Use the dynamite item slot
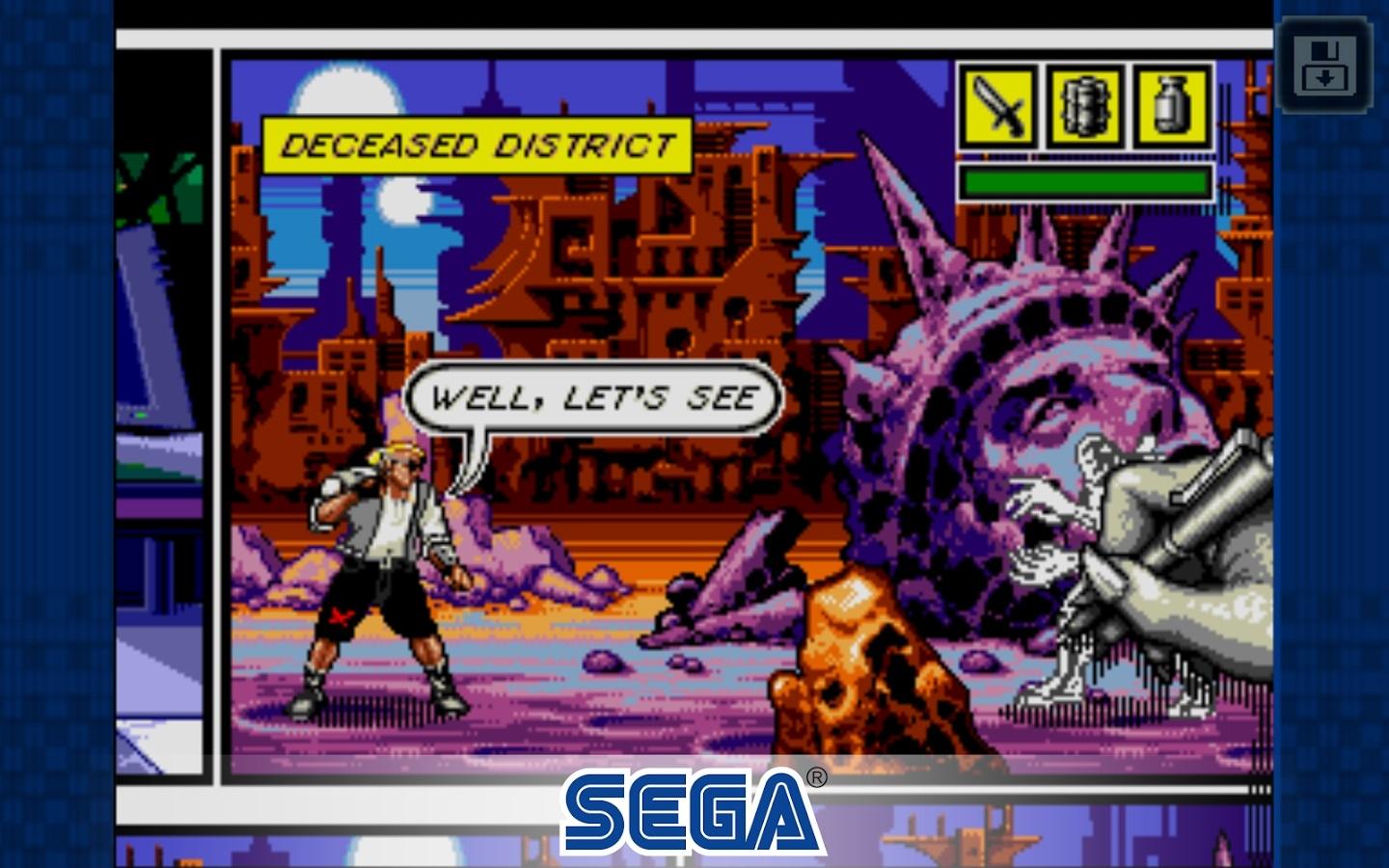This screenshot has height=868, width=1389. [x=1086, y=106]
